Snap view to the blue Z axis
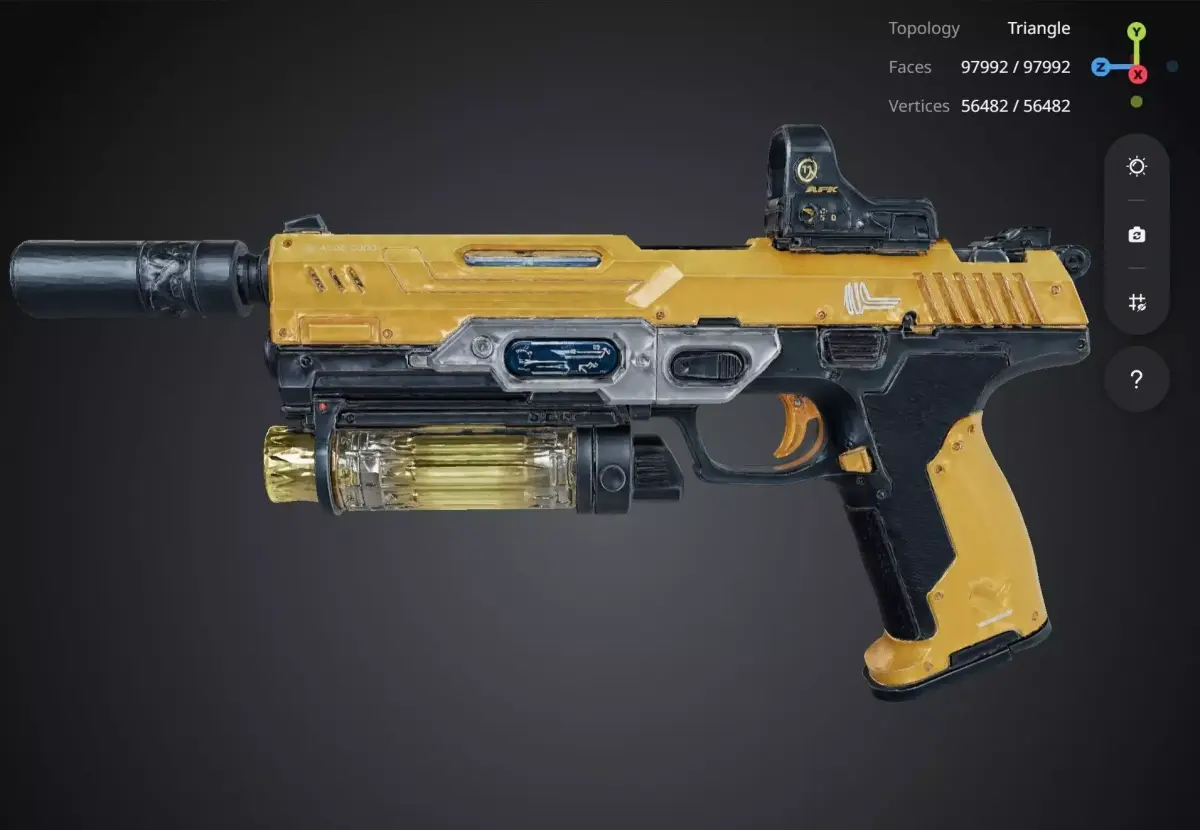Viewport: 1200px width, 830px height. (1100, 67)
